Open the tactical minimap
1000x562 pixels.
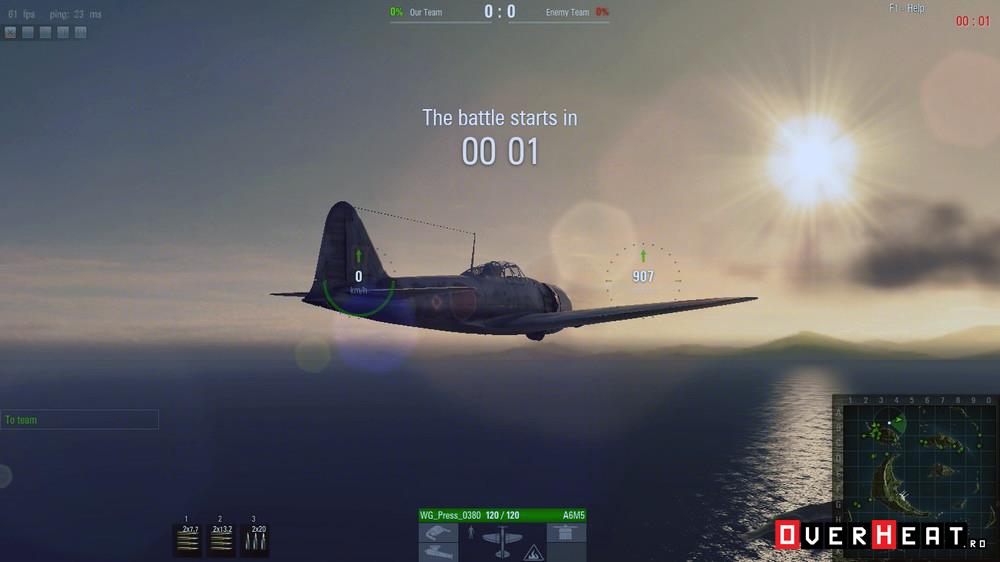tap(917, 452)
